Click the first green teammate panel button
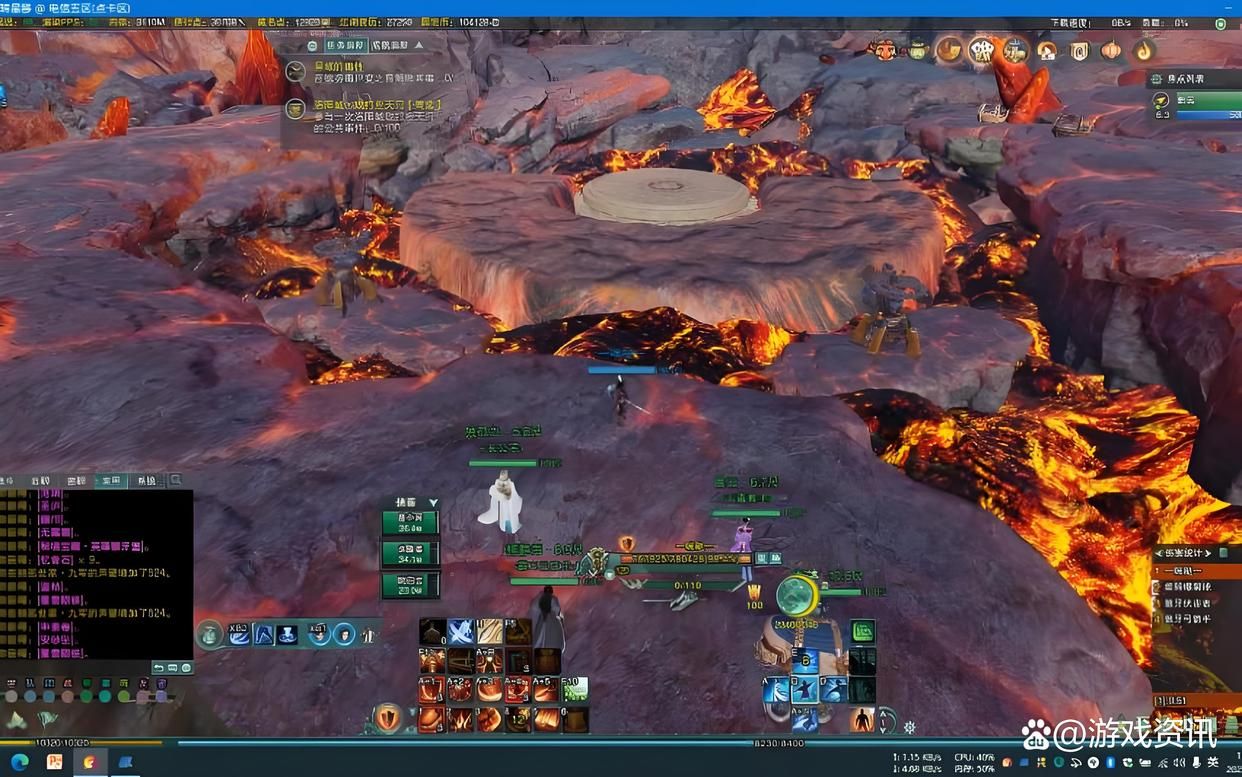 pyautogui.click(x=410, y=523)
